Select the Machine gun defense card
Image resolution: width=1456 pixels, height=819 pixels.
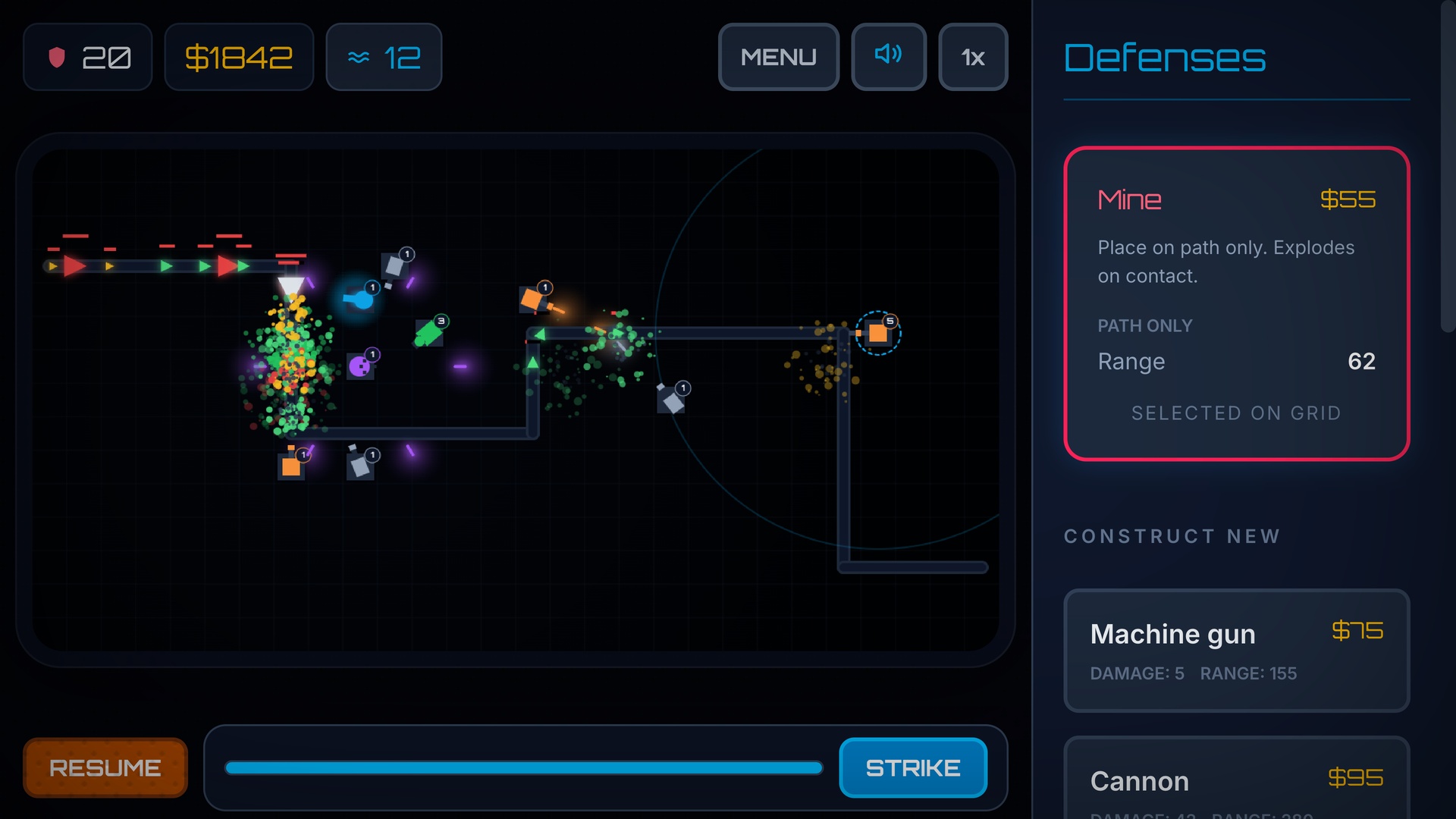pos(1236,651)
